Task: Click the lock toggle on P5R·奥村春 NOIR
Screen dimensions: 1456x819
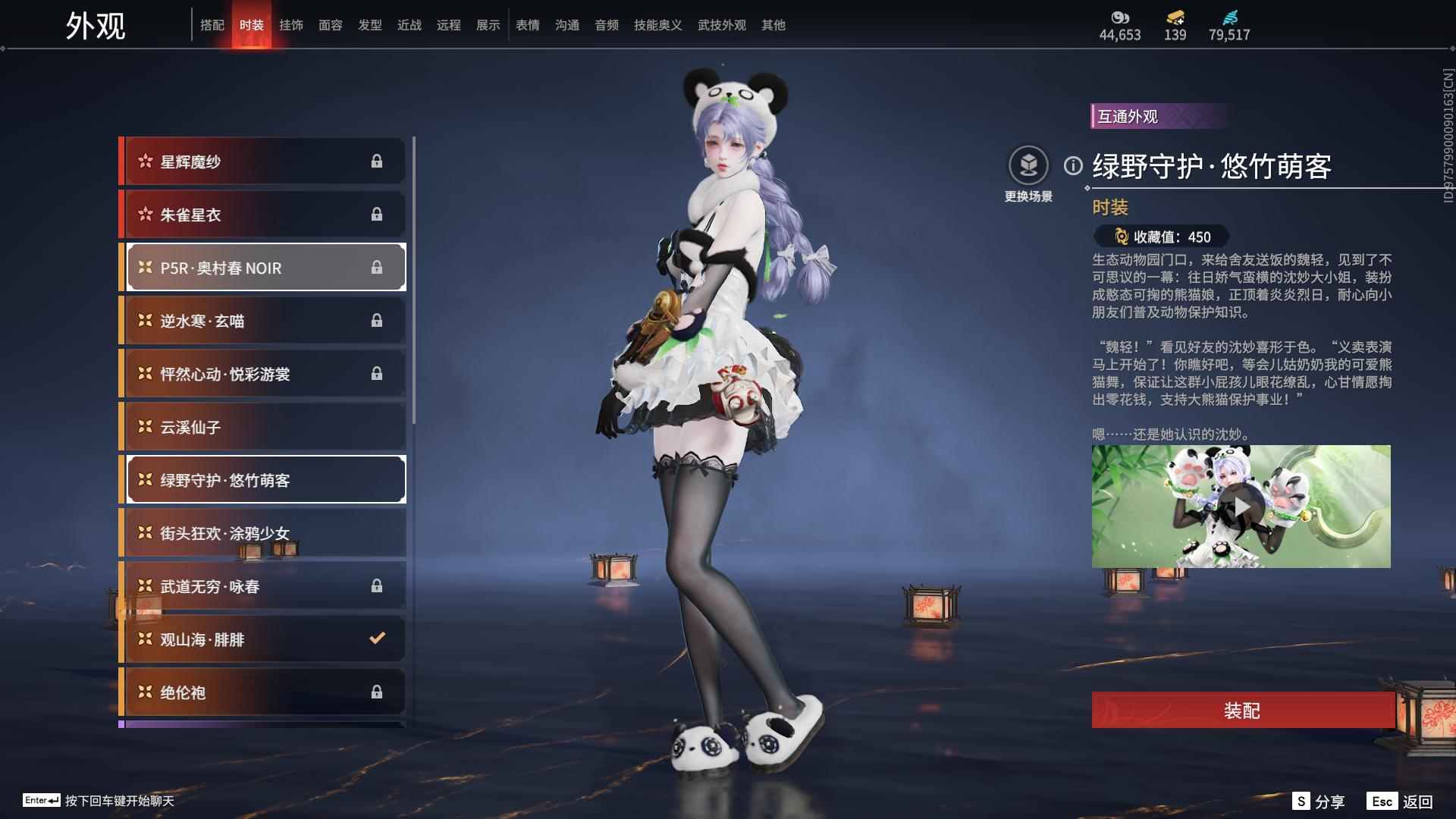Action: tap(378, 268)
